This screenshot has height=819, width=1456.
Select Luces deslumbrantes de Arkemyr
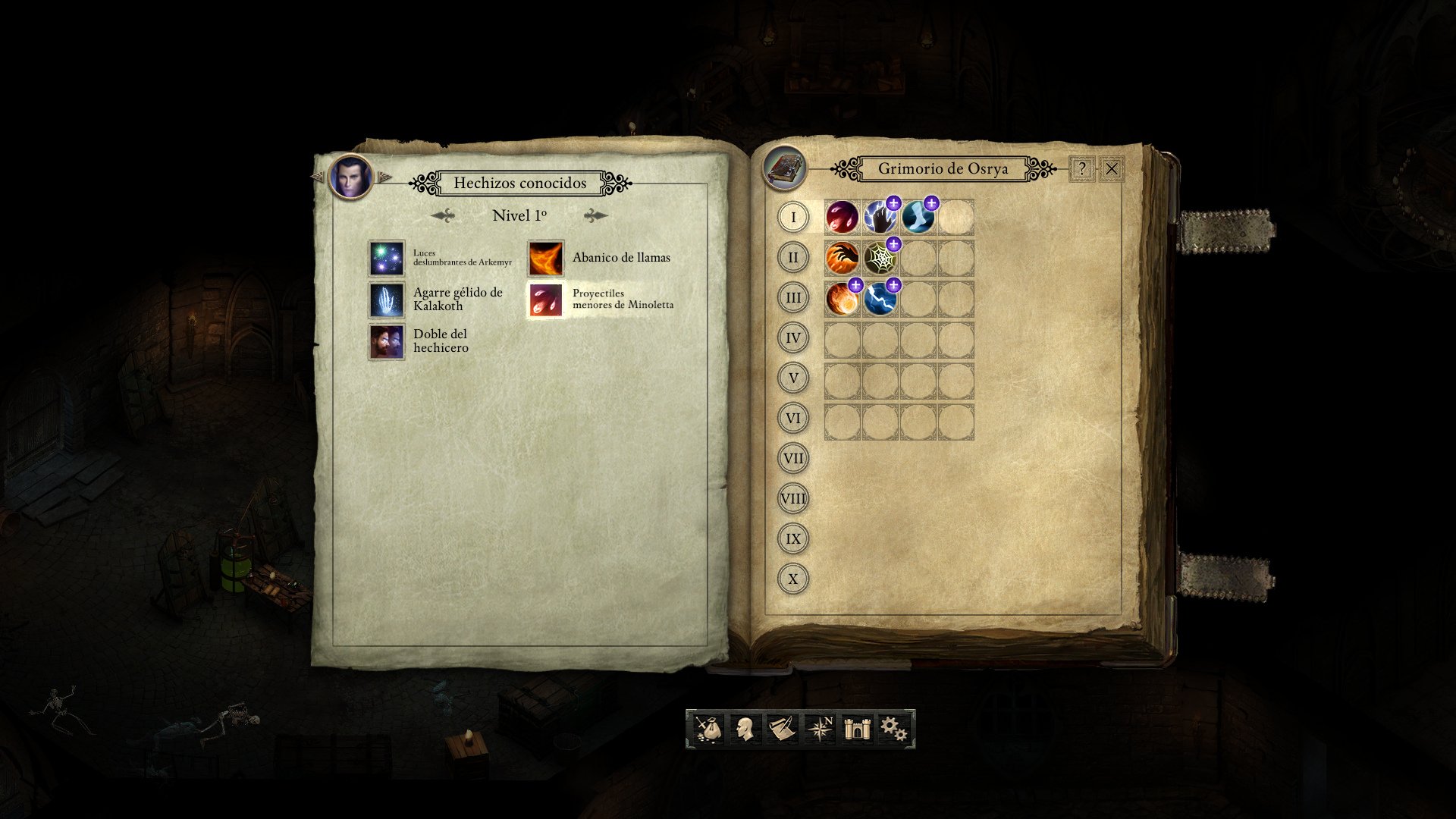pos(386,258)
